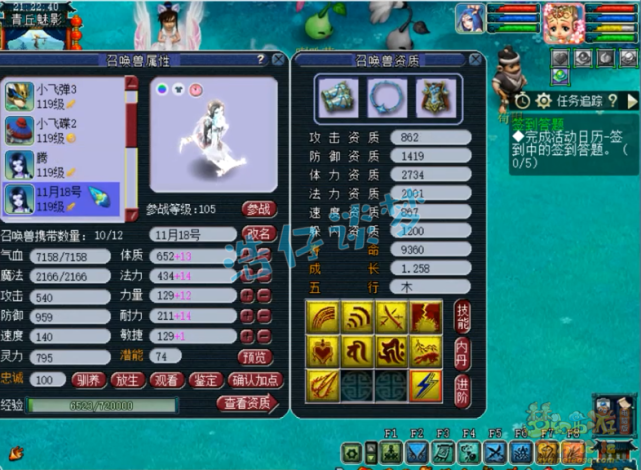641x470 pixels.
Task: Open quest tracker settings gear
Action: pyautogui.click(x=543, y=101)
